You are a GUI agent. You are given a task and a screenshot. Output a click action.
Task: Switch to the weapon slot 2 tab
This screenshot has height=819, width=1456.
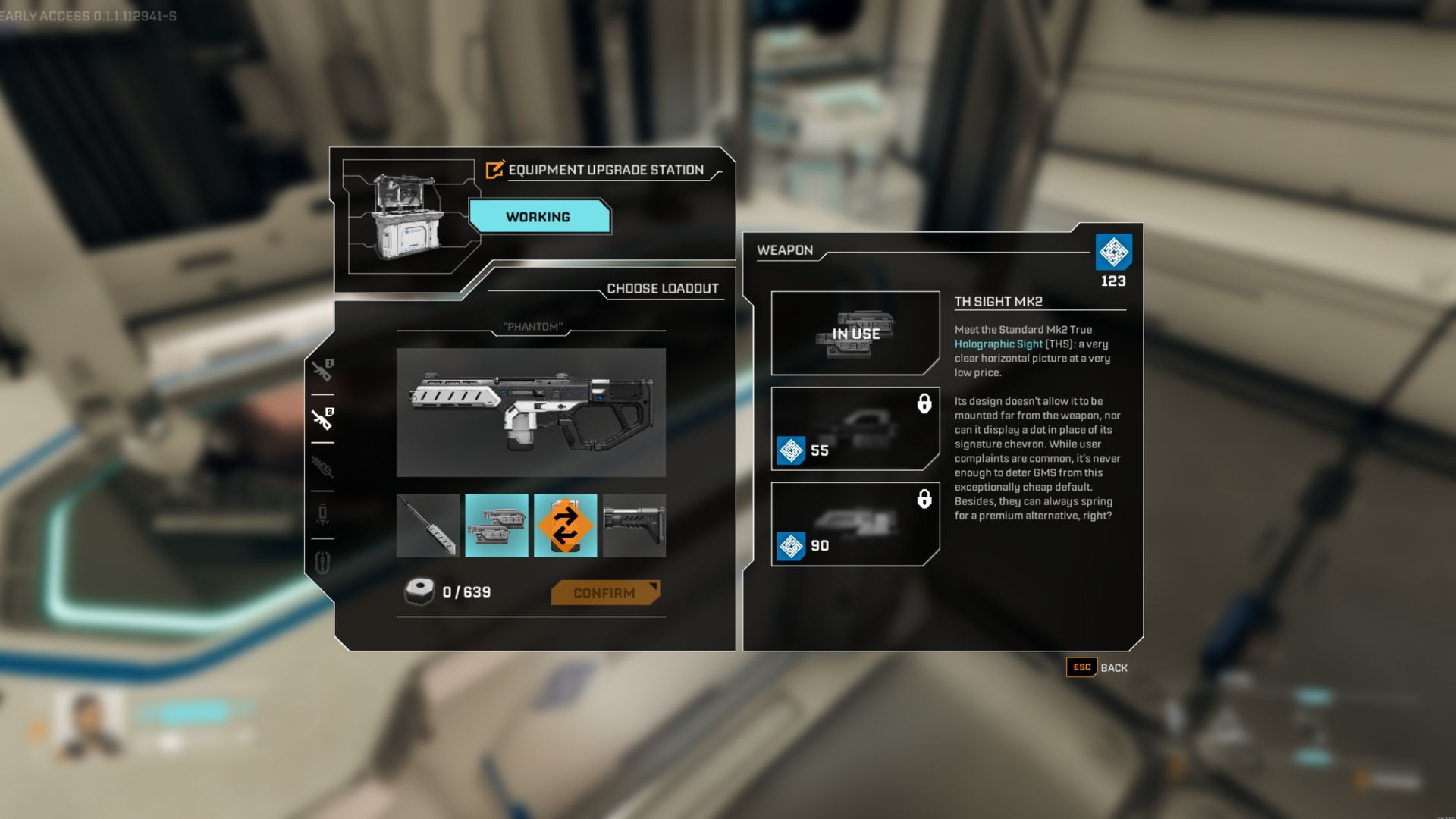point(322,418)
